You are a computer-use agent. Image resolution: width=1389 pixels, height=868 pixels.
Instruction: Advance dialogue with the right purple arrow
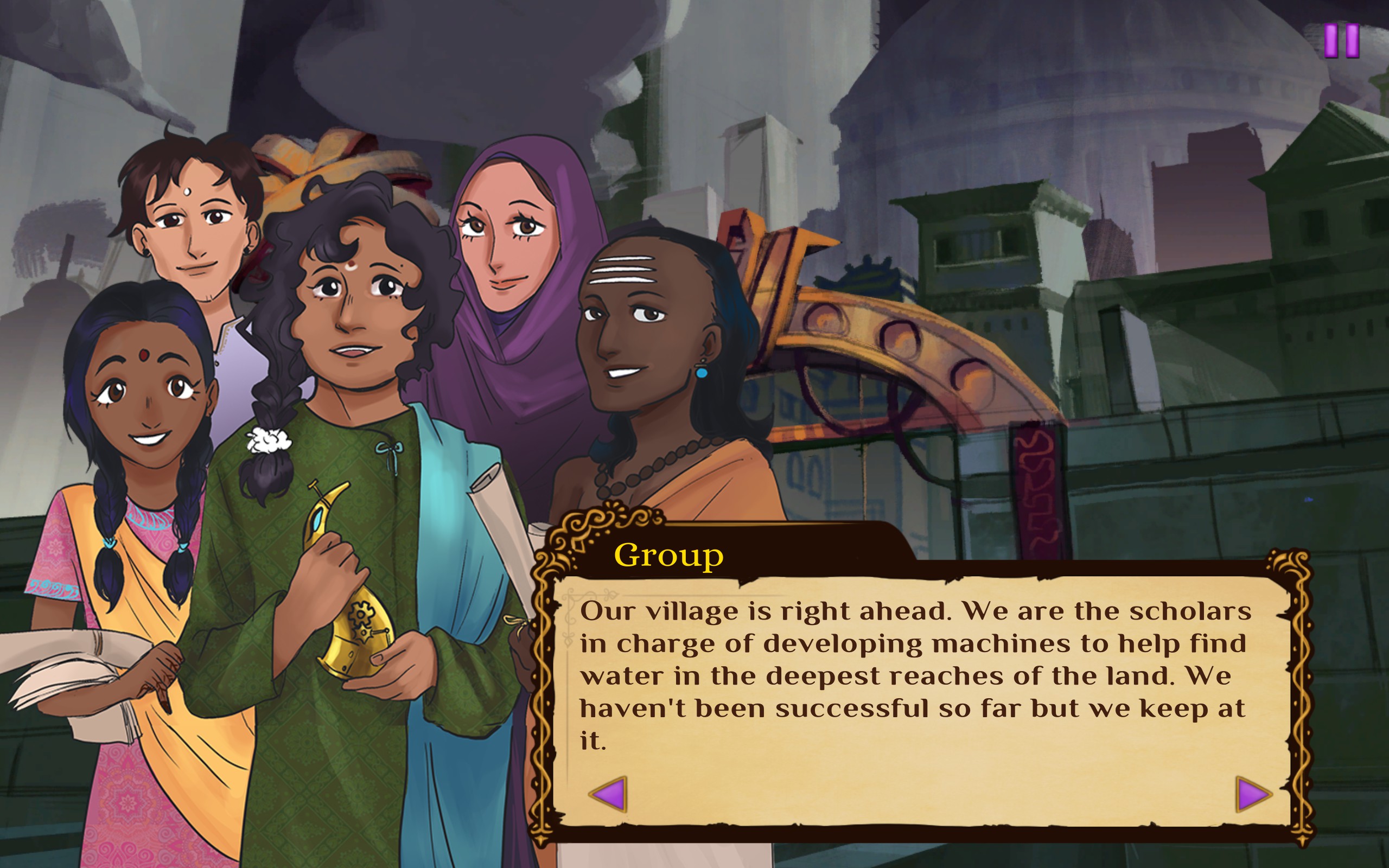click(x=1252, y=795)
